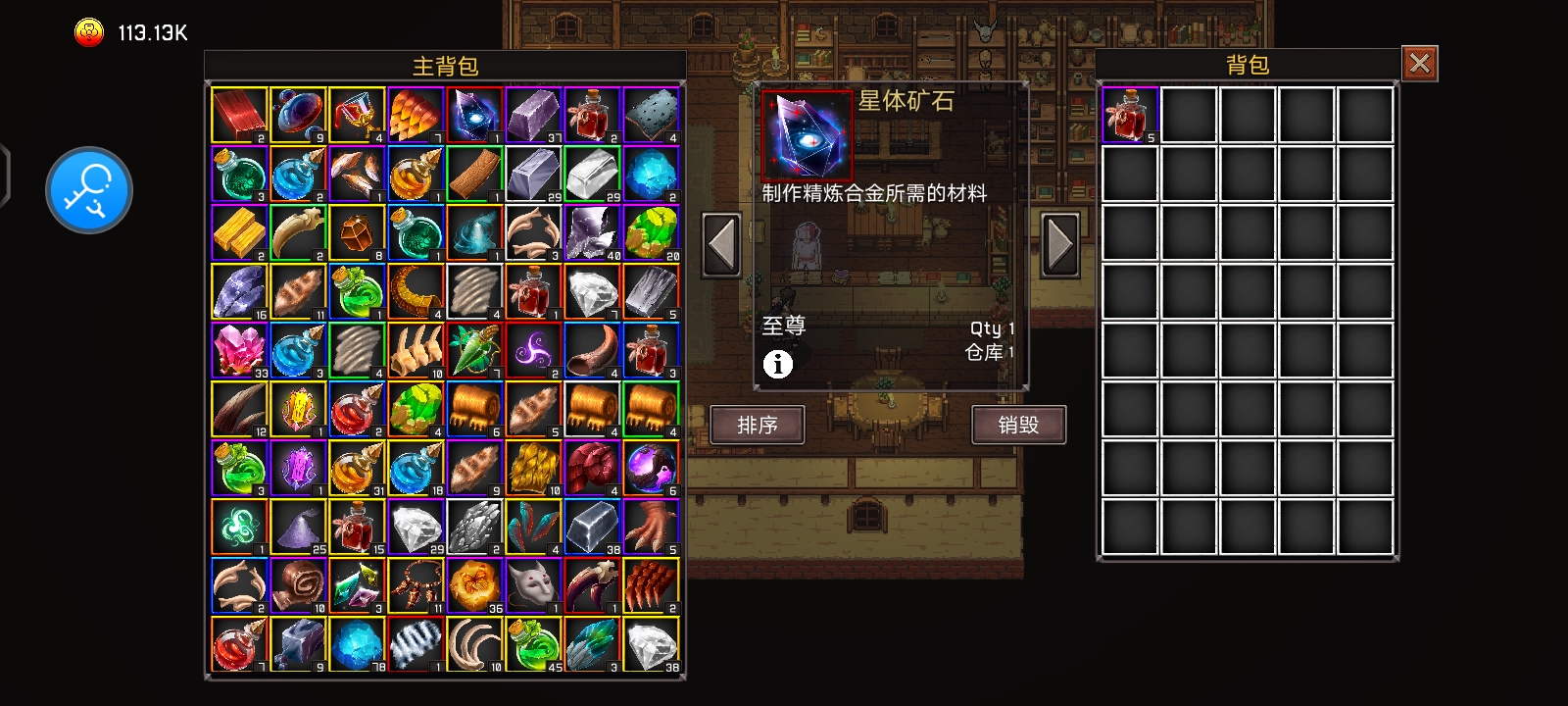The width and height of the screenshot is (1568, 706).
Task: Select the red potion in the right backpack
Action: click(x=1130, y=115)
